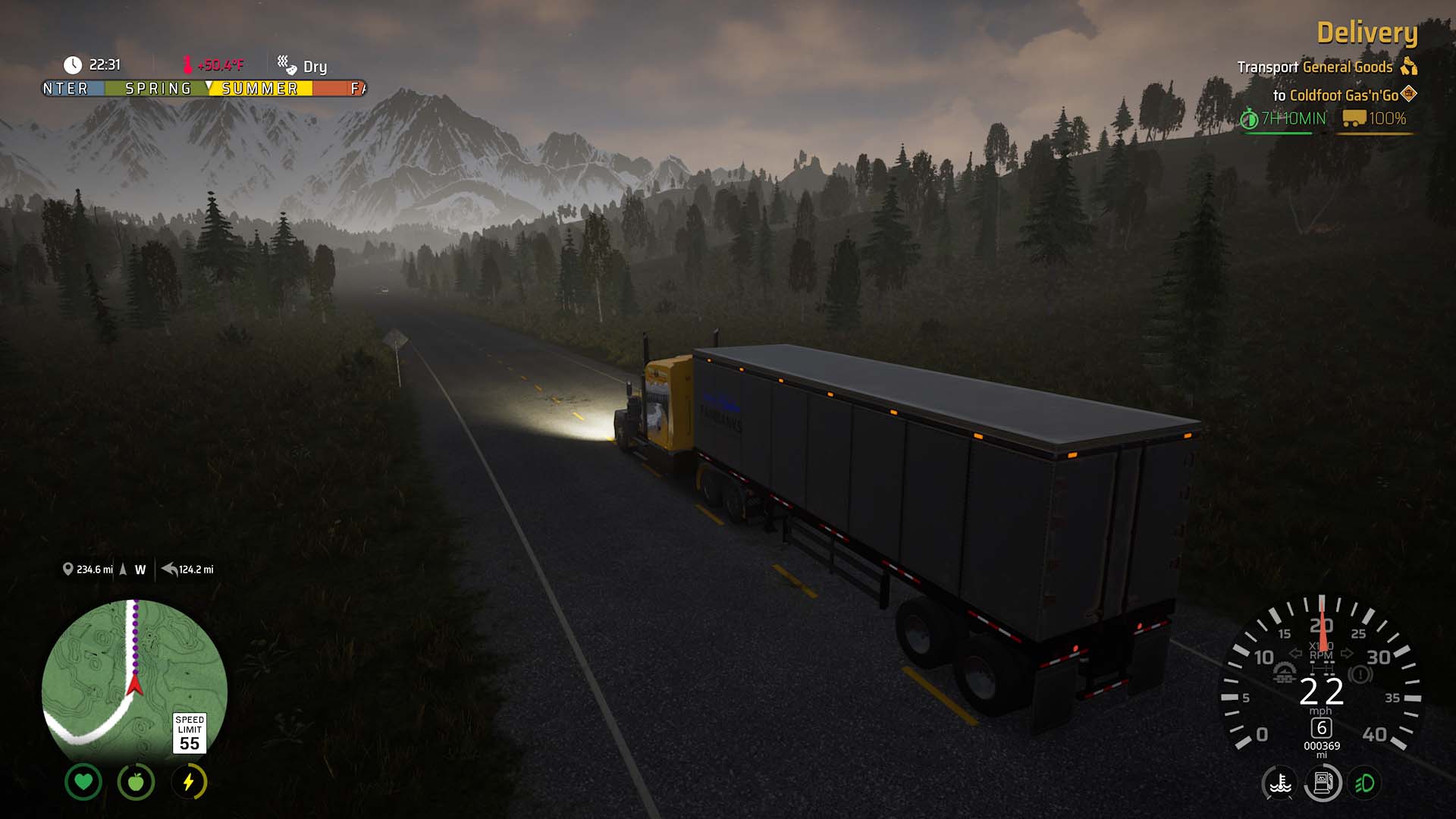
Task: Select the fuel pump gauge icon
Action: (x=1323, y=783)
